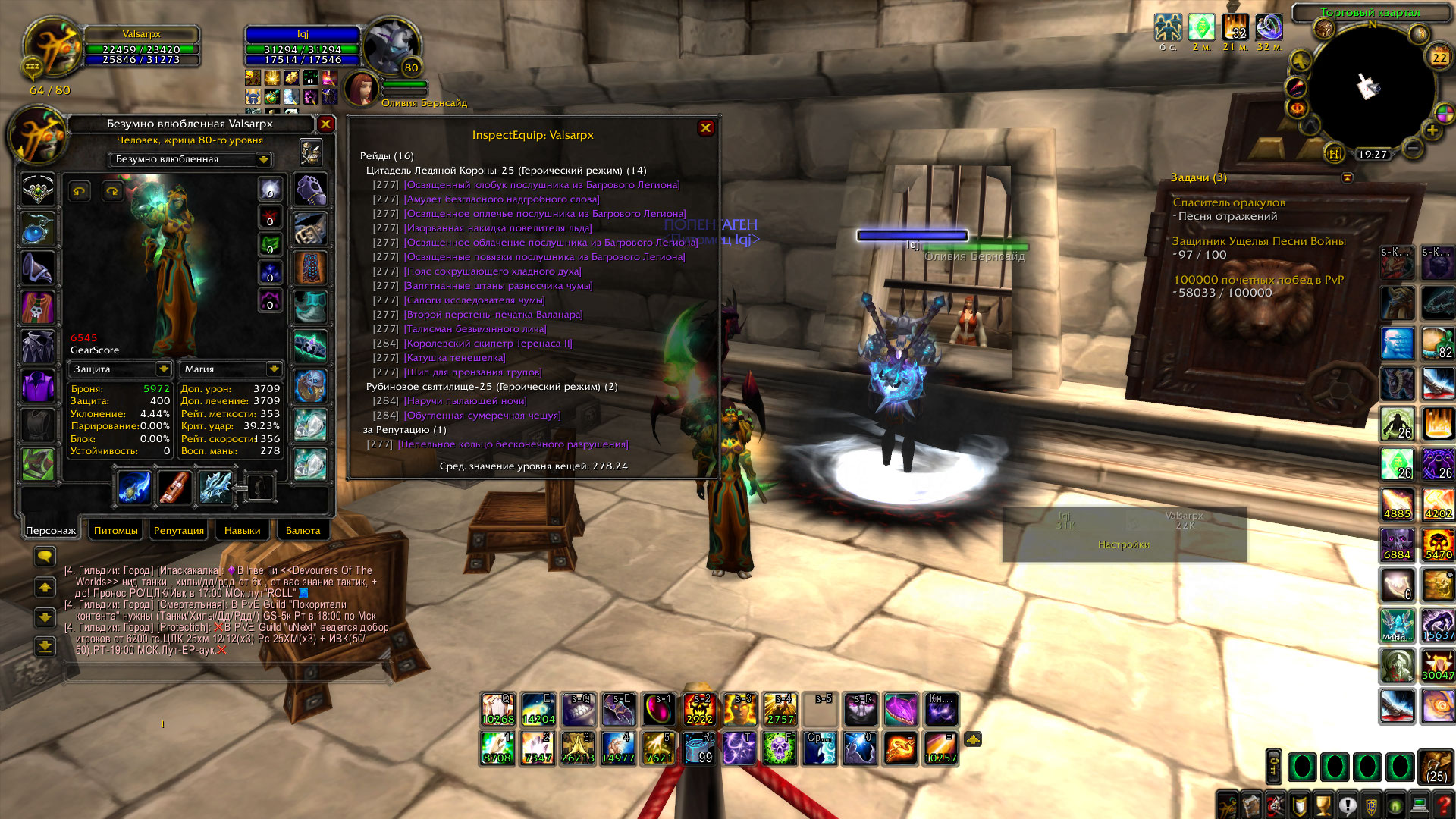Switch to the Питомцы tab
The image size is (1456, 819).
point(116,530)
